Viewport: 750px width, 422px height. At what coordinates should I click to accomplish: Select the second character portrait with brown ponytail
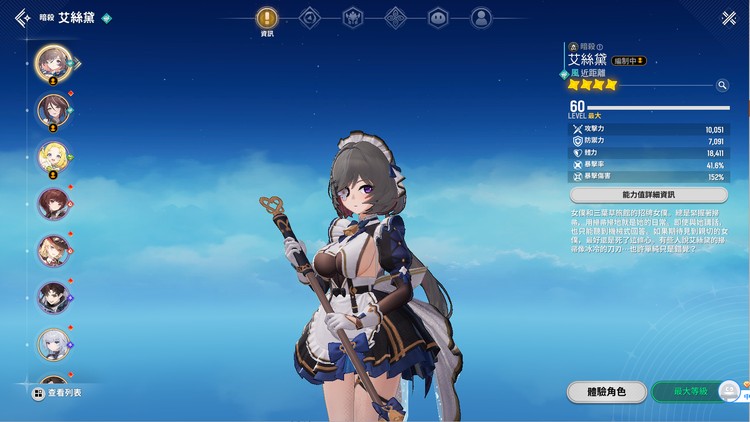click(52, 108)
